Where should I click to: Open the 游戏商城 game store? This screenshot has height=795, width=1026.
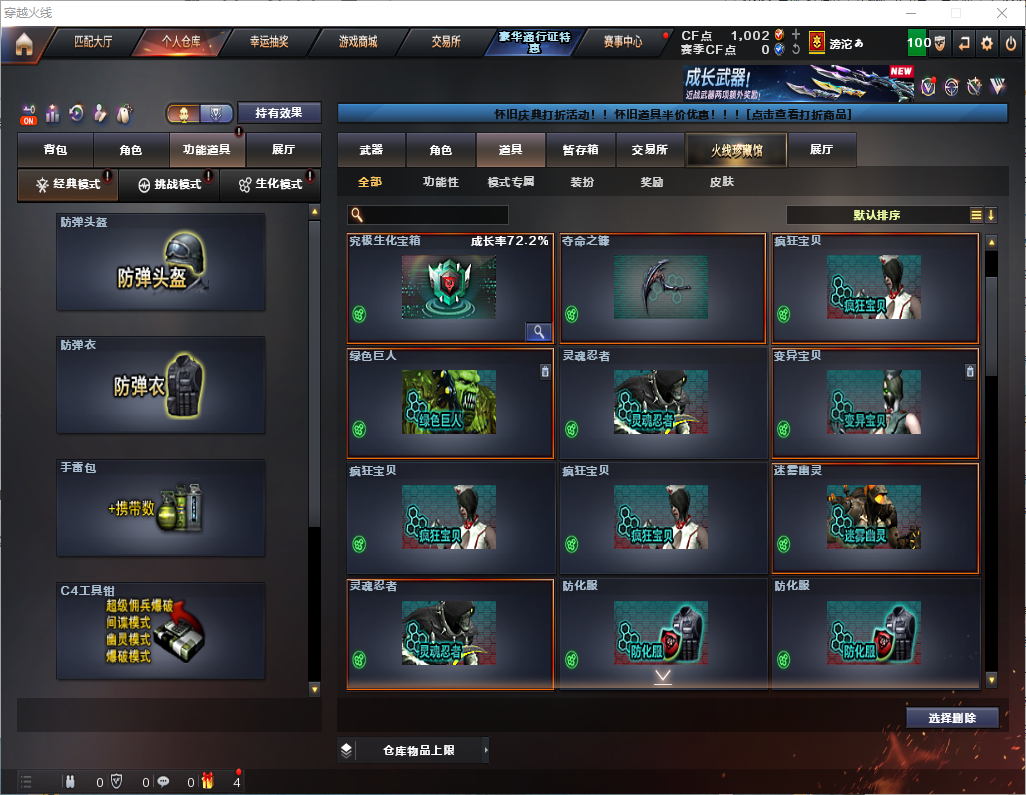tap(357, 42)
